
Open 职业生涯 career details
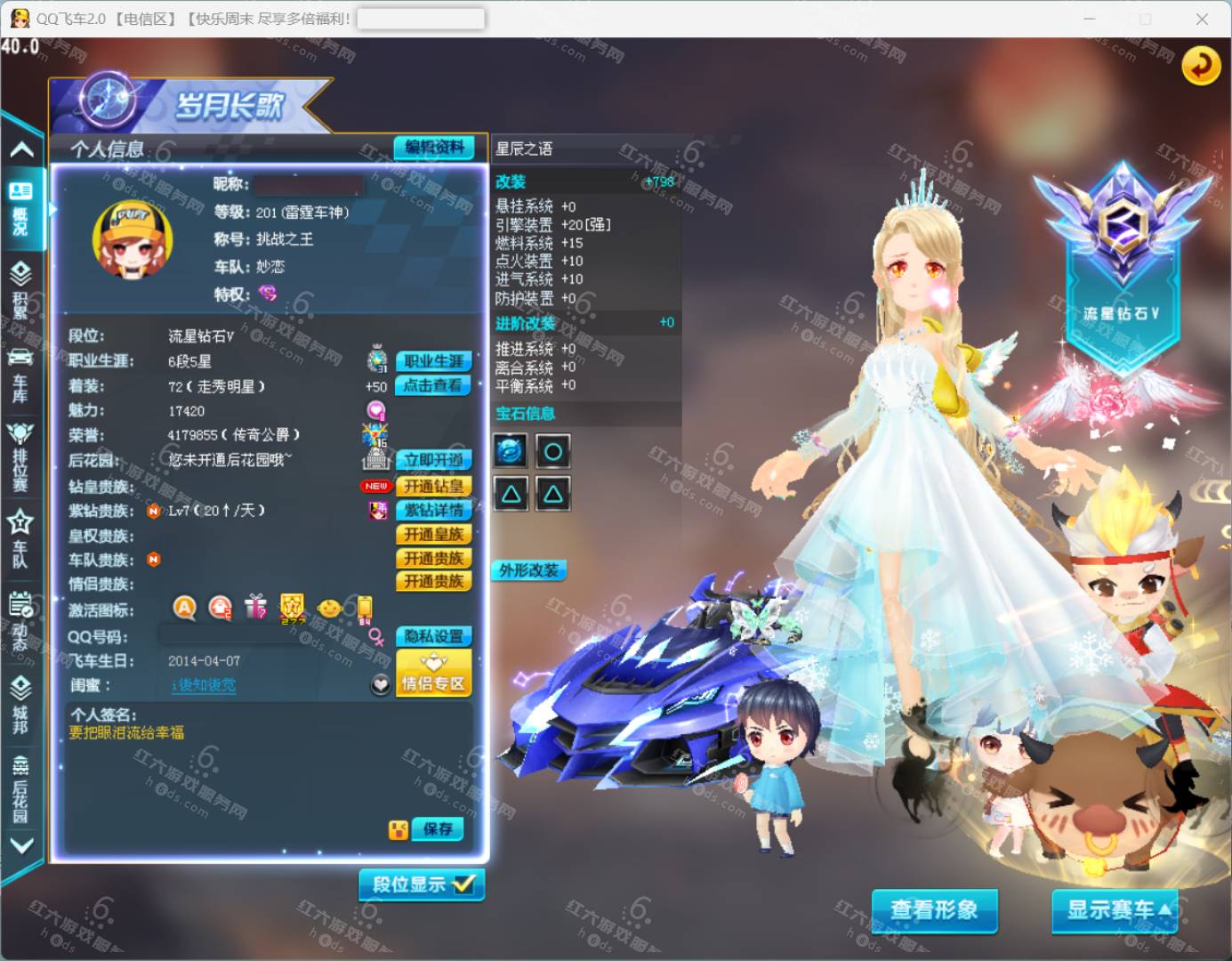coord(433,361)
